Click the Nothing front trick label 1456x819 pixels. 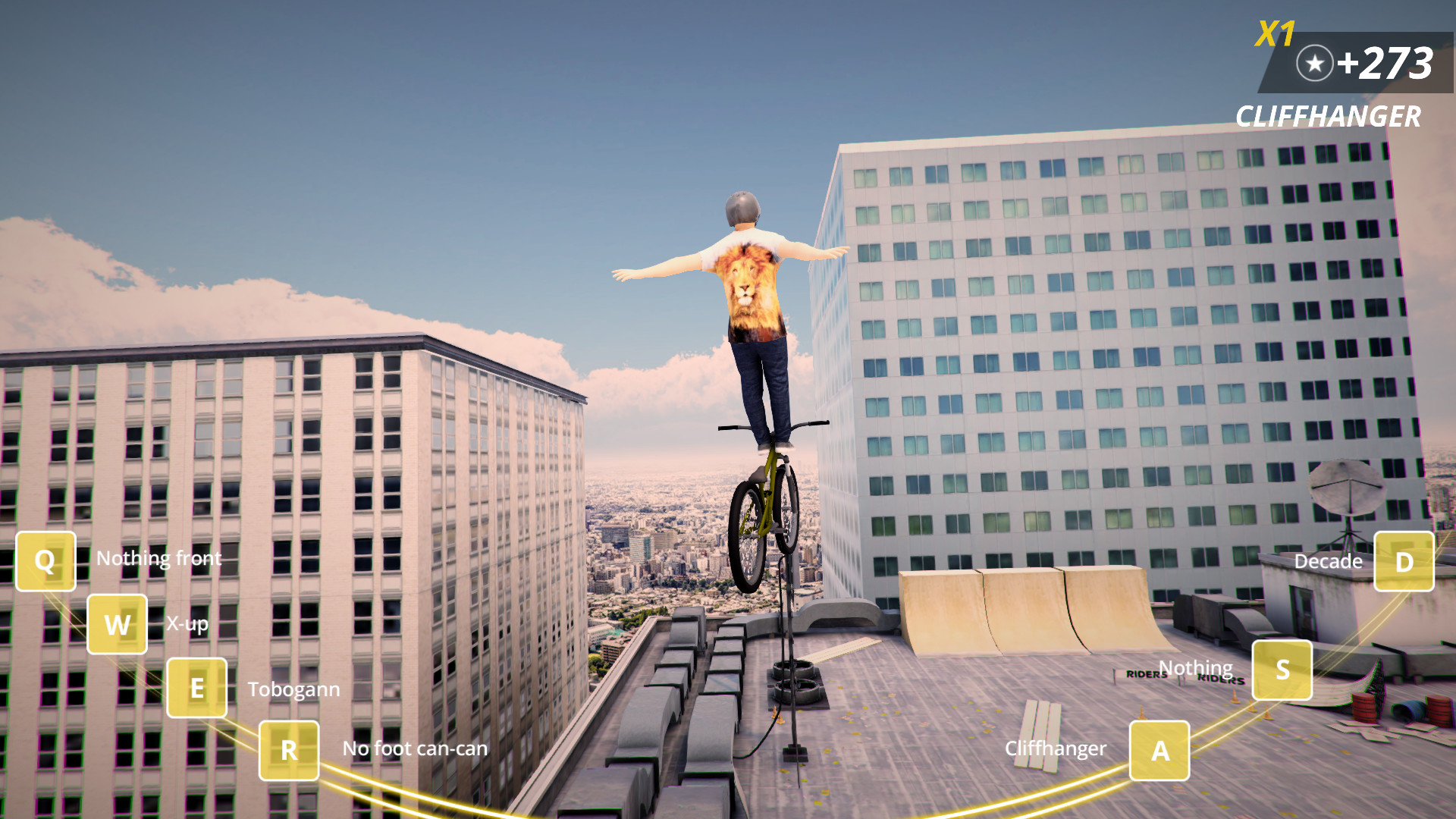(159, 559)
